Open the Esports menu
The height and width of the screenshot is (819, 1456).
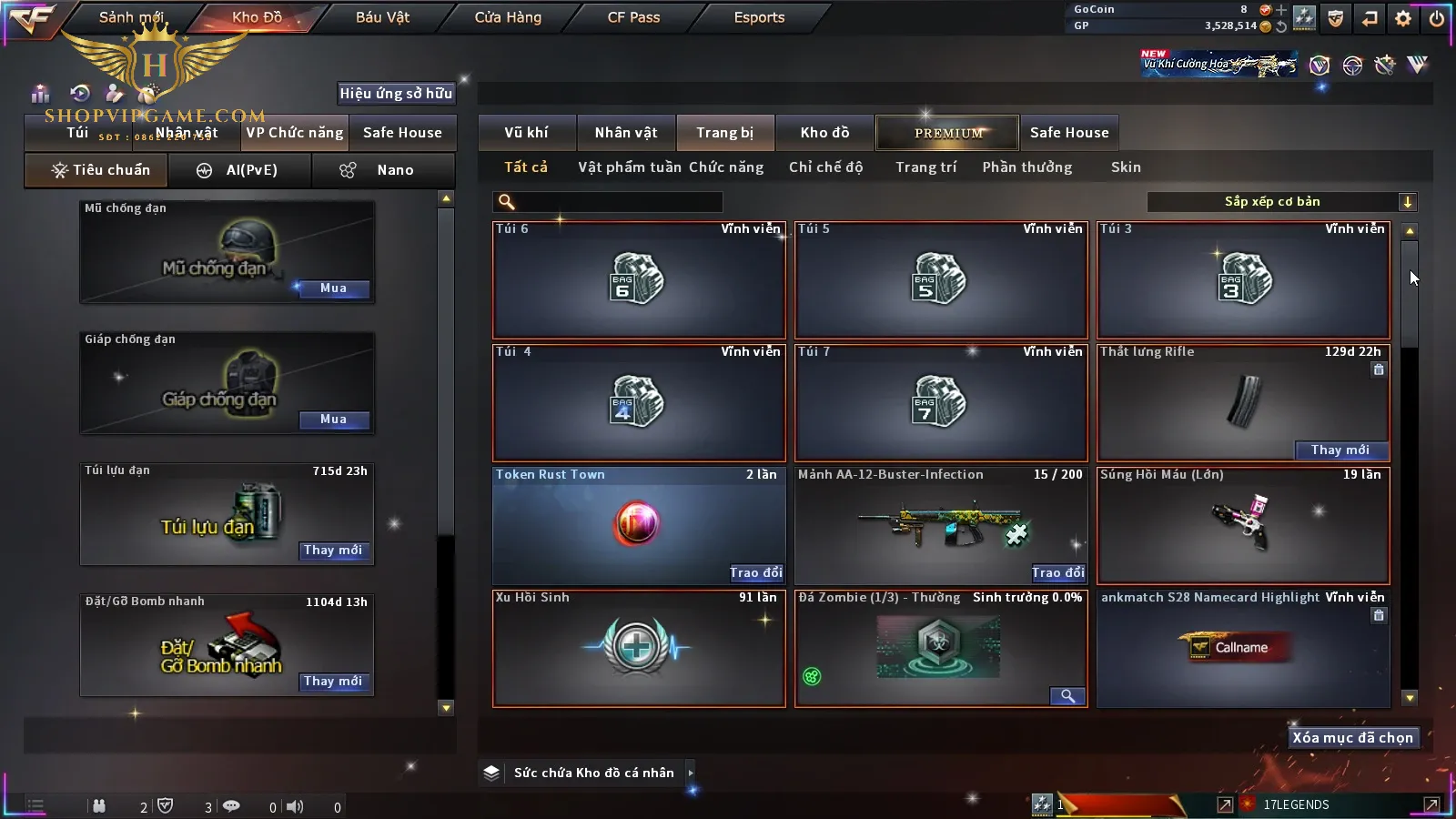click(759, 17)
